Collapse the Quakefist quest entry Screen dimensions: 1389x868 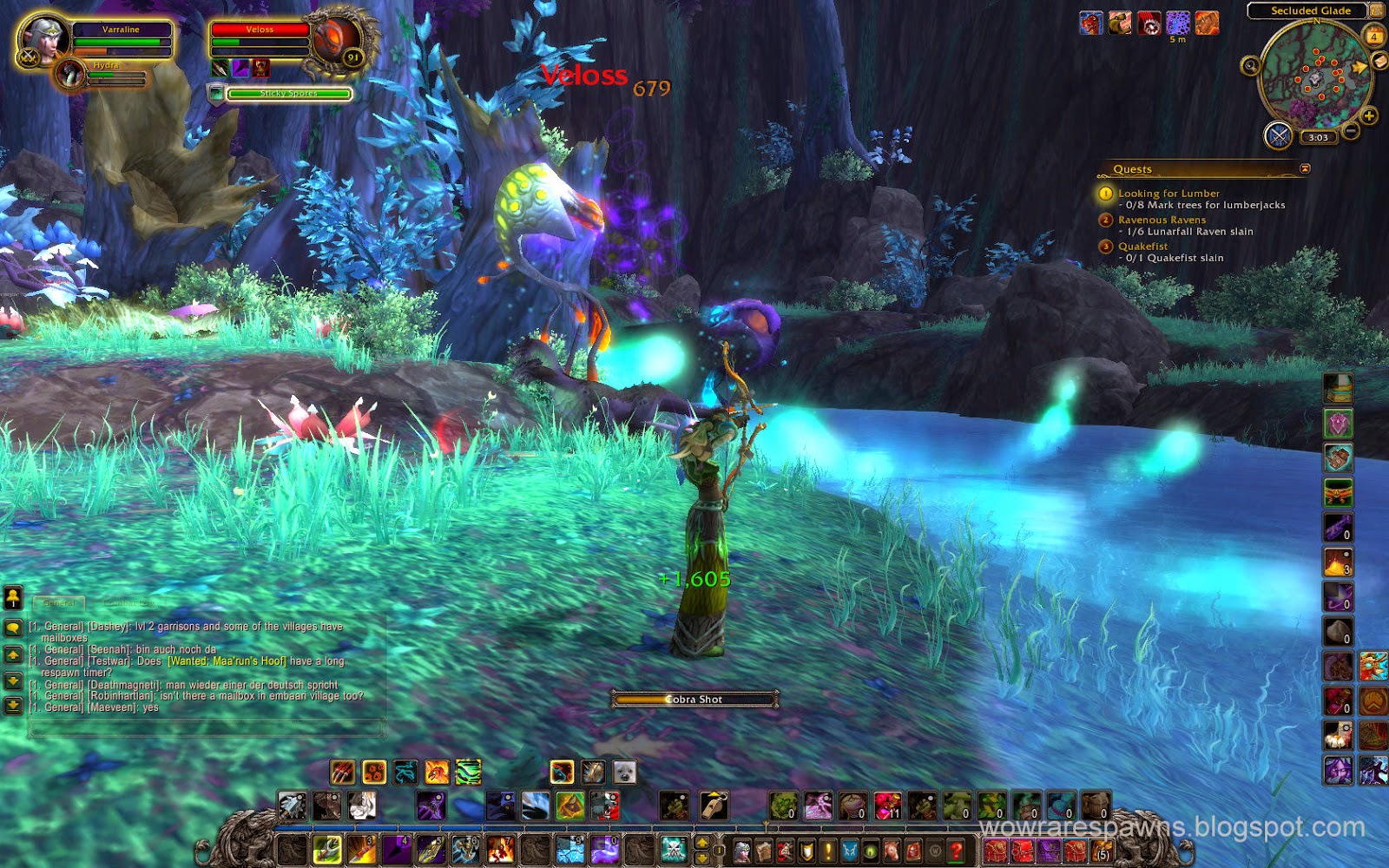(1105, 246)
